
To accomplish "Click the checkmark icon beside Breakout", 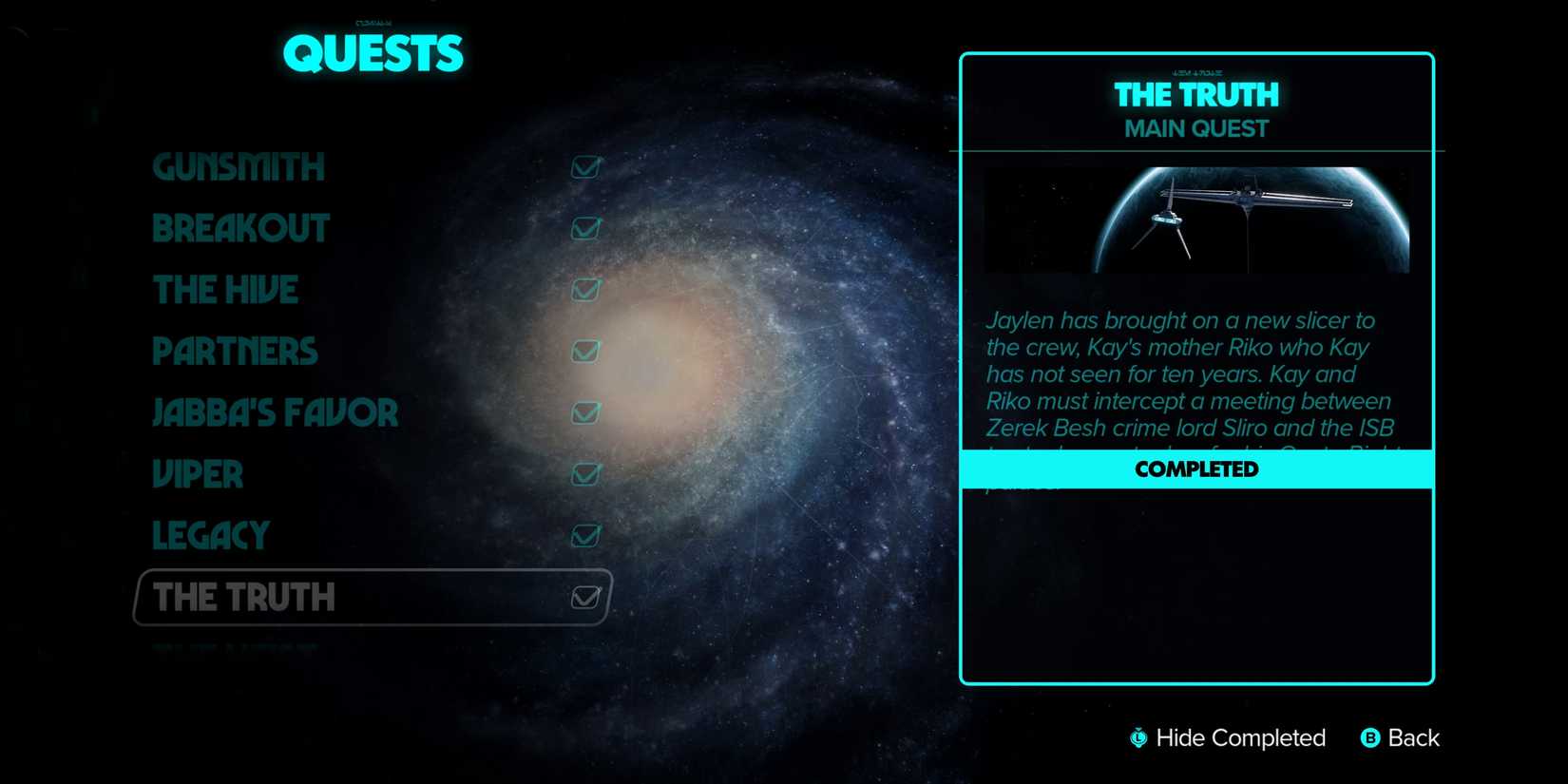I will (584, 228).
